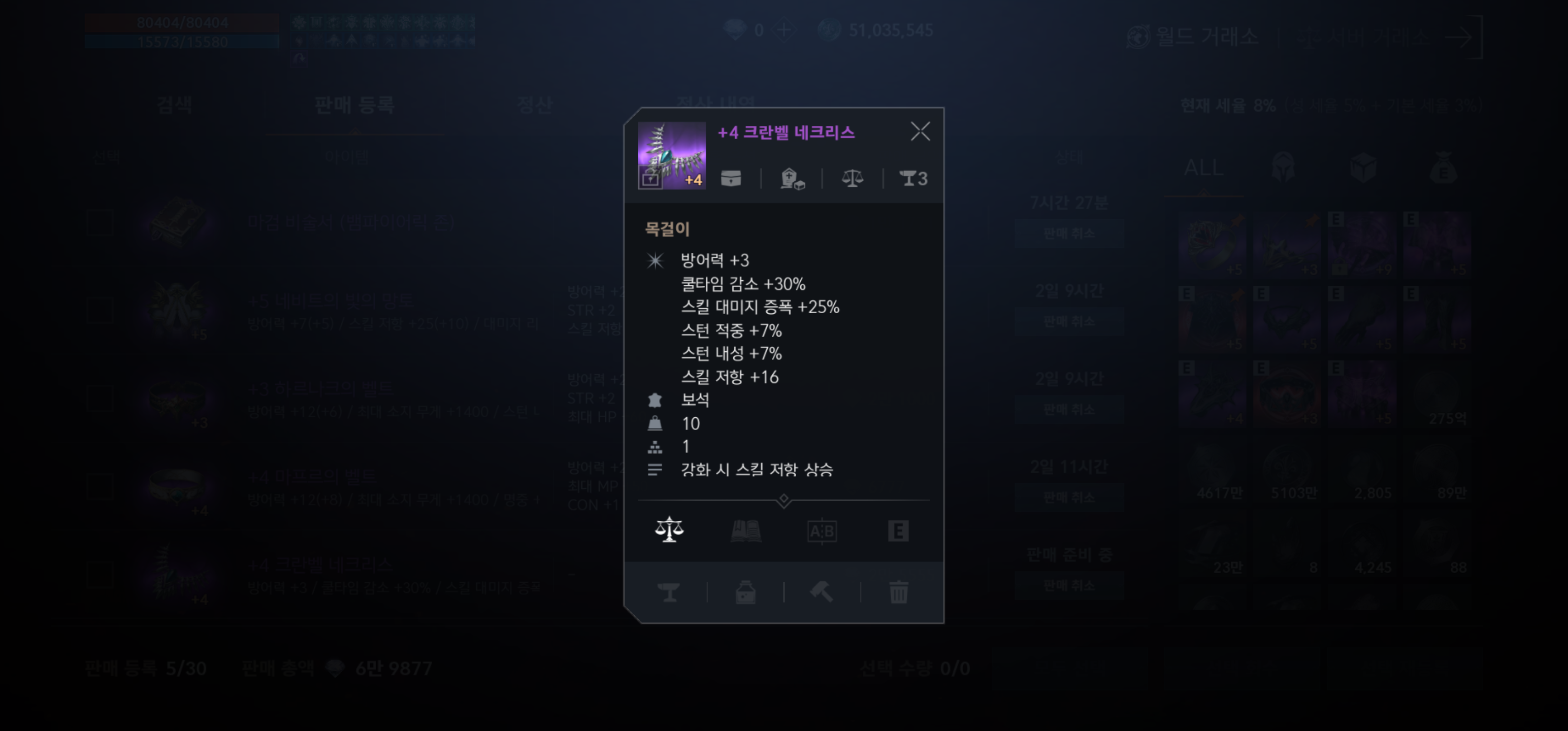Switch to the 검색 tab
Screen dimensions: 1568x731
pos(175,105)
